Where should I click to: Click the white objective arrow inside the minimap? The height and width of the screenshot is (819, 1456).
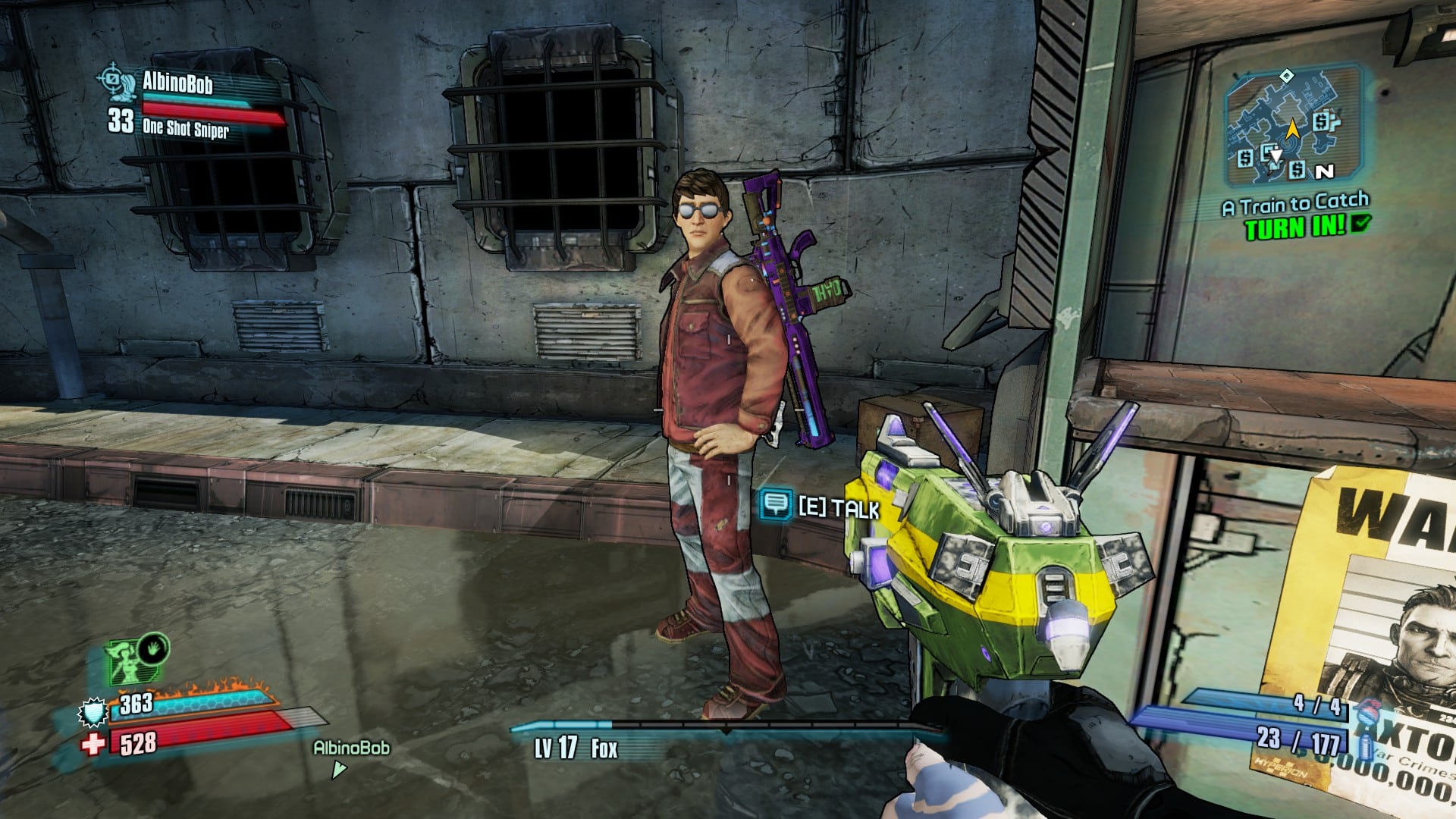coord(1276,155)
